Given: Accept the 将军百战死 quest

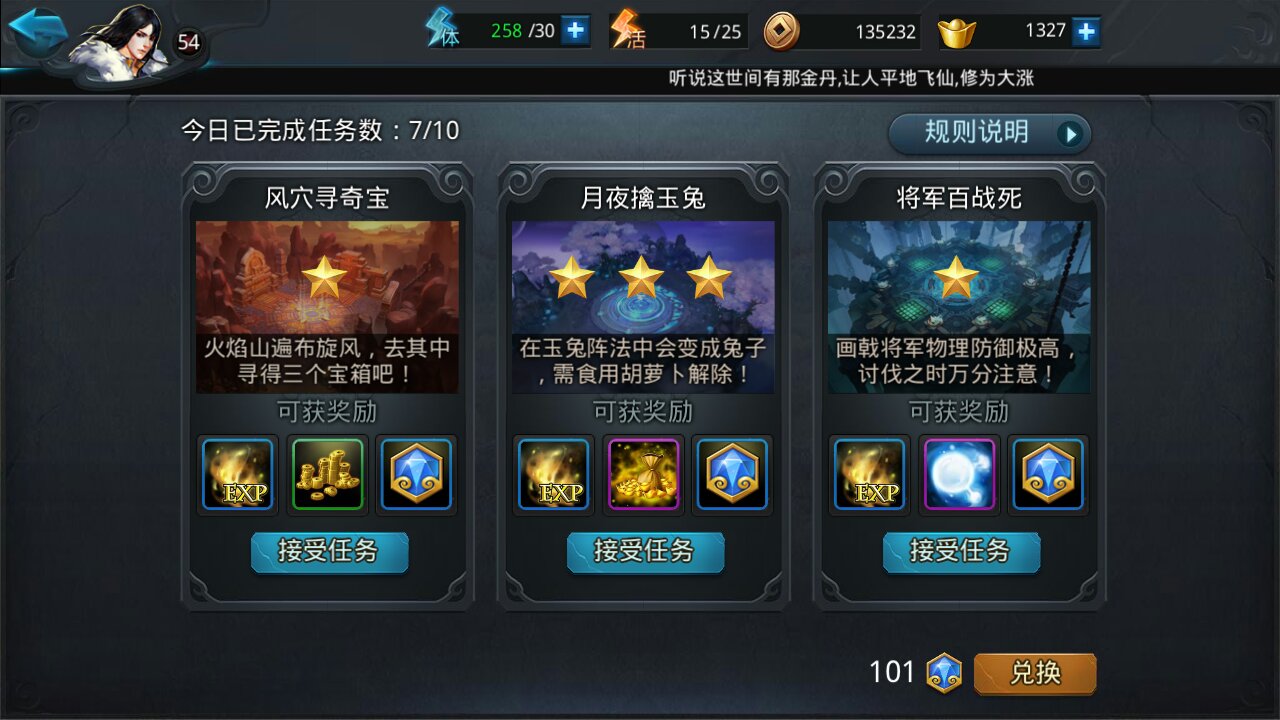Looking at the screenshot, I should point(961,551).
